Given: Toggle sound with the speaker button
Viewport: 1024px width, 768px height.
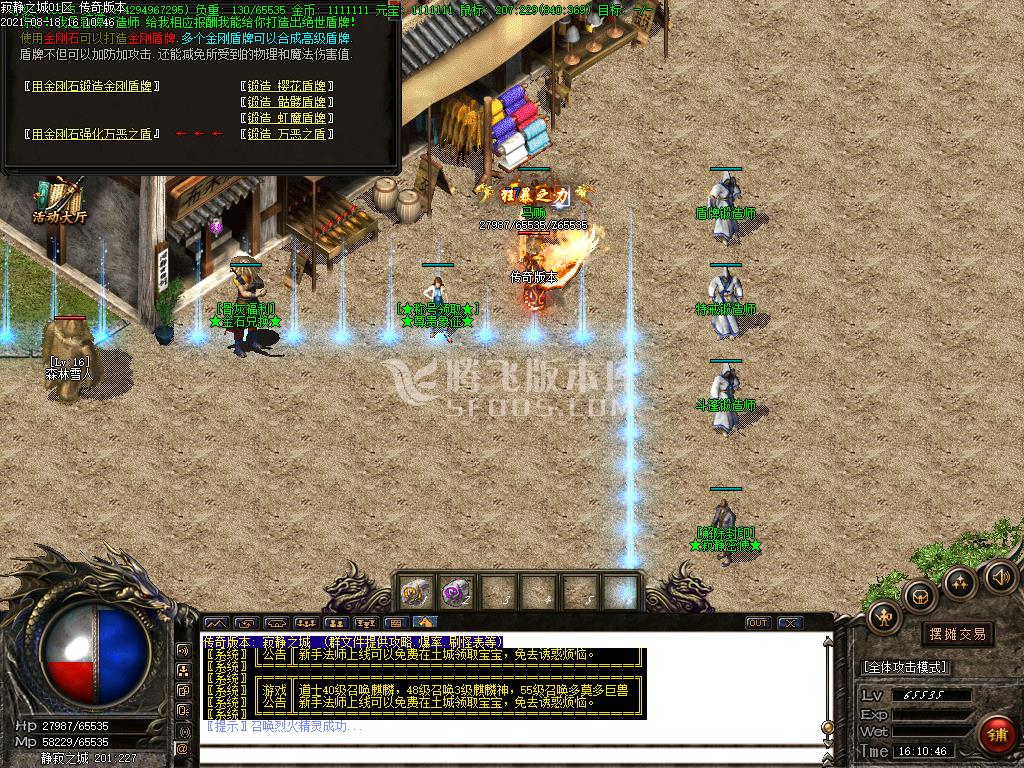Looking at the screenshot, I should click(x=1000, y=576).
